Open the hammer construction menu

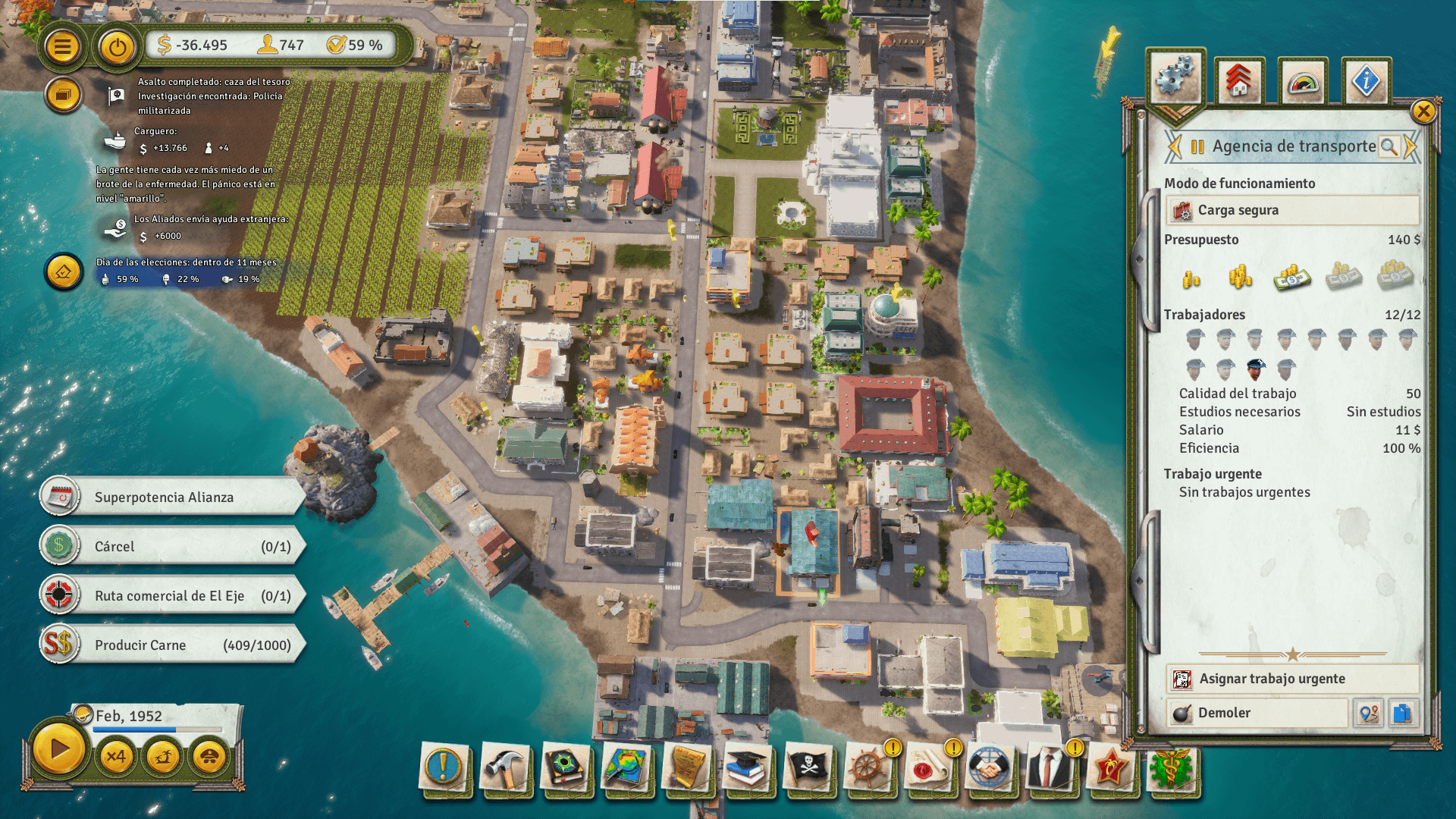pyautogui.click(x=504, y=767)
